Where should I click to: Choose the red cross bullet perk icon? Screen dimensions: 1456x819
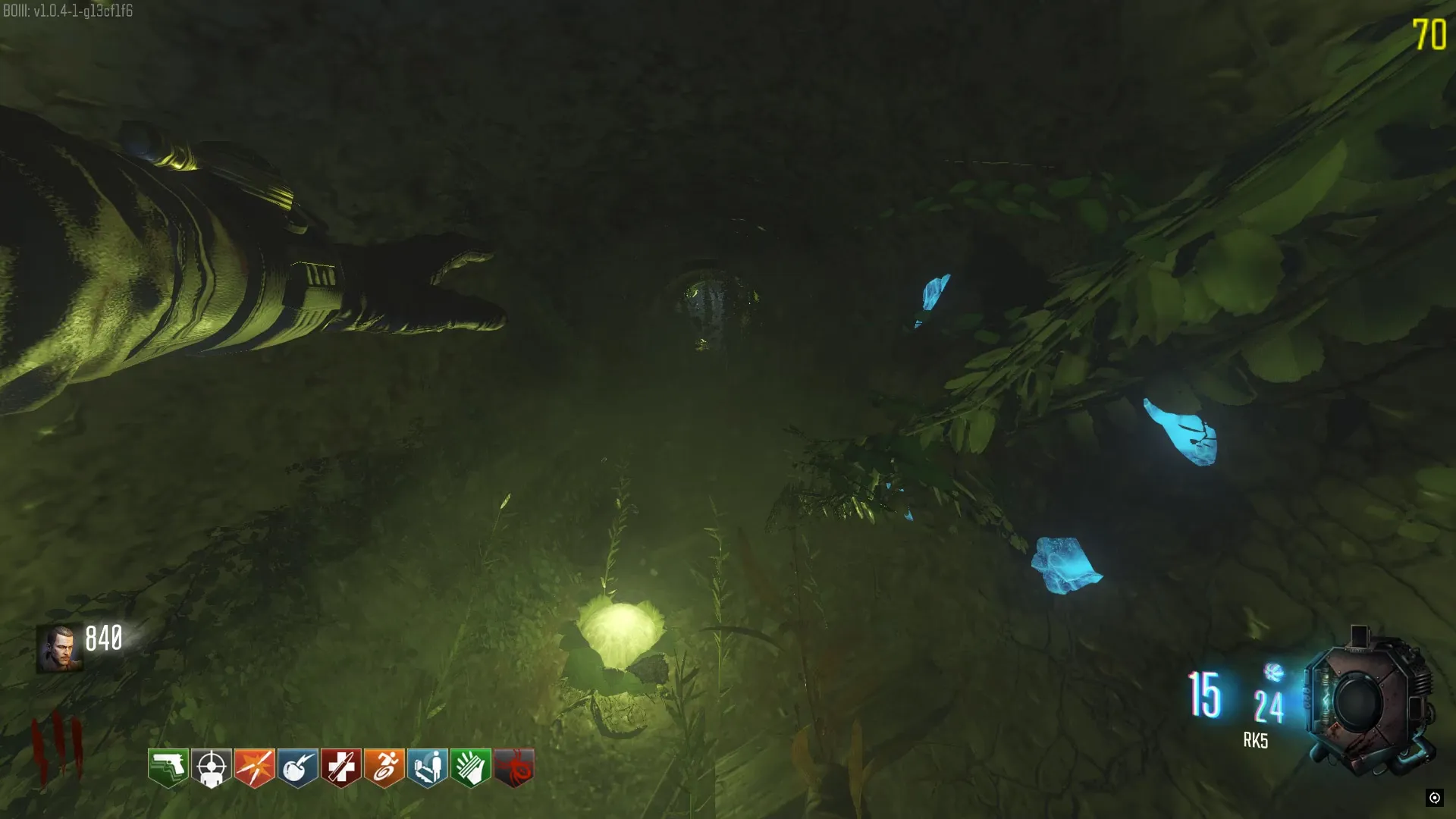341,768
